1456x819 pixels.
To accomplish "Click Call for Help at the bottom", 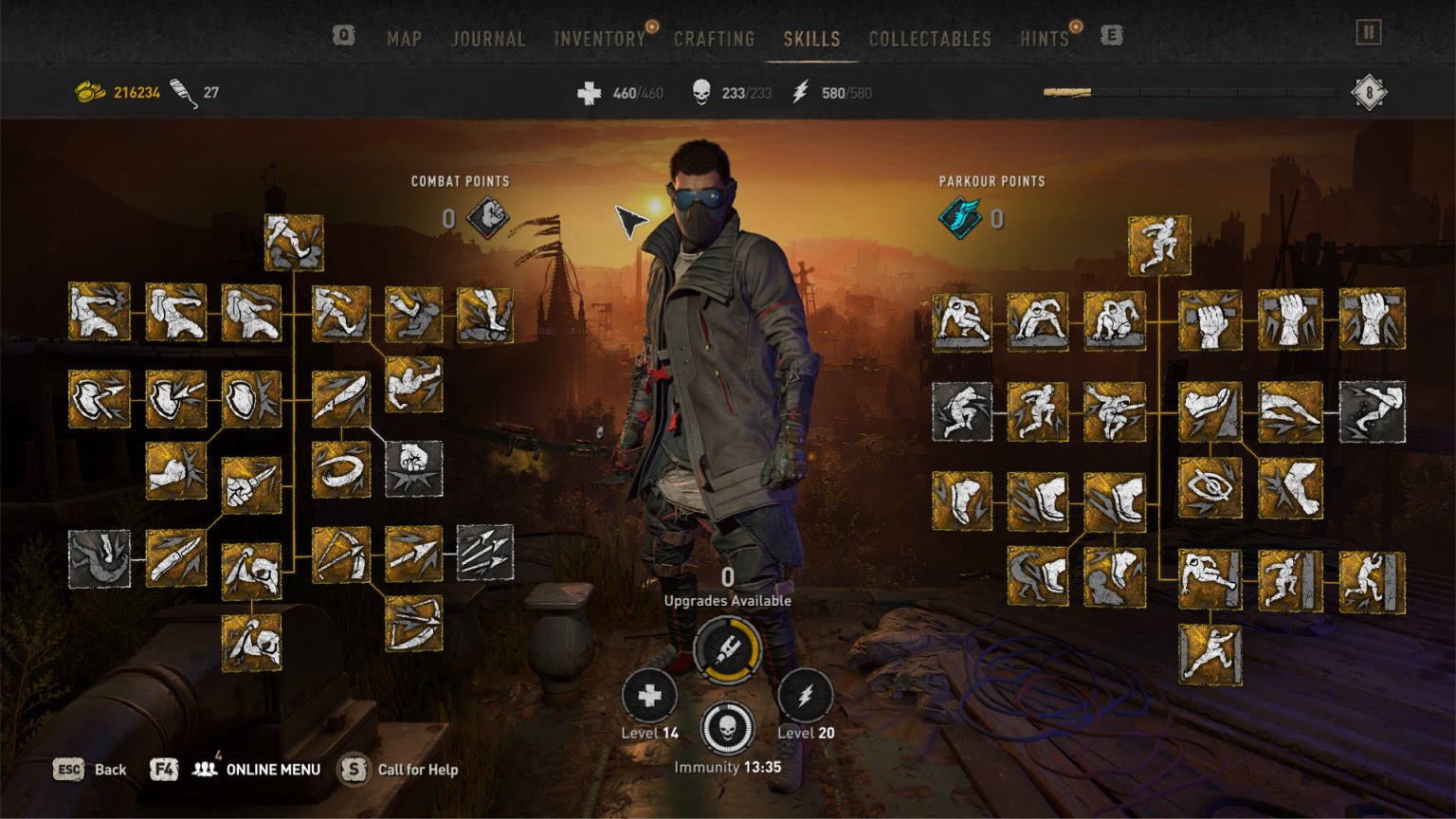I will [x=416, y=770].
